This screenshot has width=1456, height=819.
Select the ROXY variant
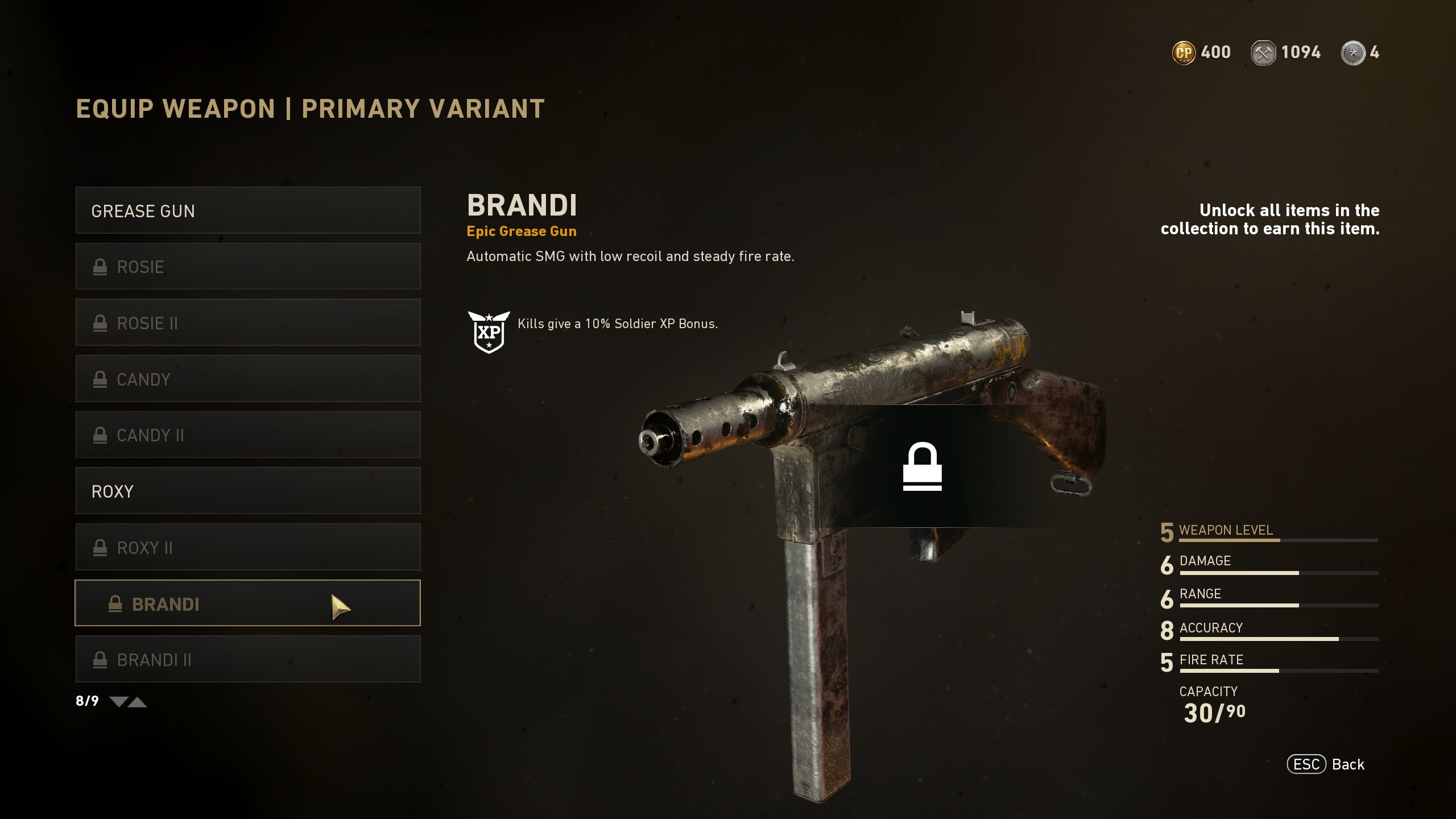click(x=247, y=491)
